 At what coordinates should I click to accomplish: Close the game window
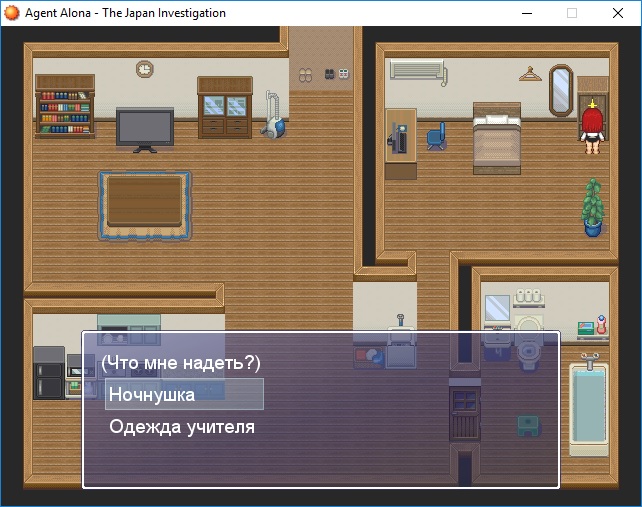tap(617, 13)
